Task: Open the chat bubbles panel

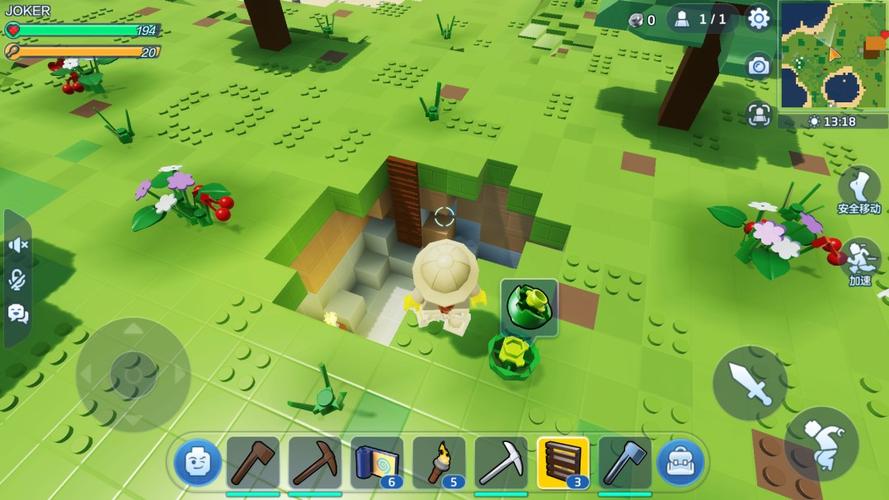Action: 18,313
